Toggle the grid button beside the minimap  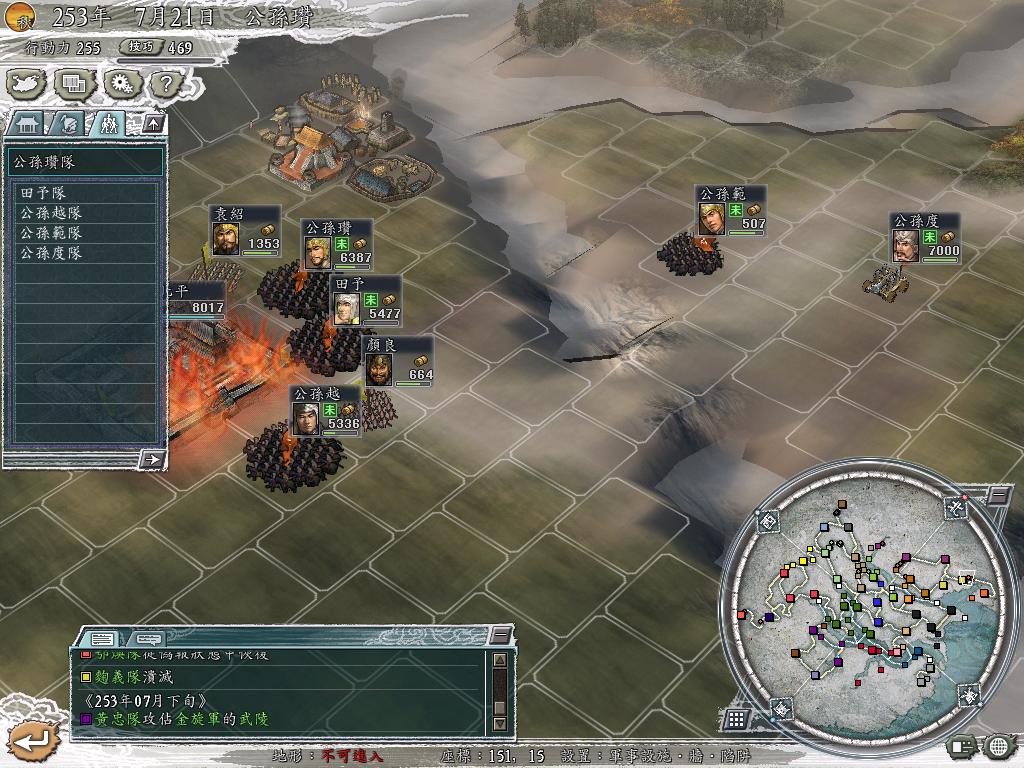click(736, 719)
